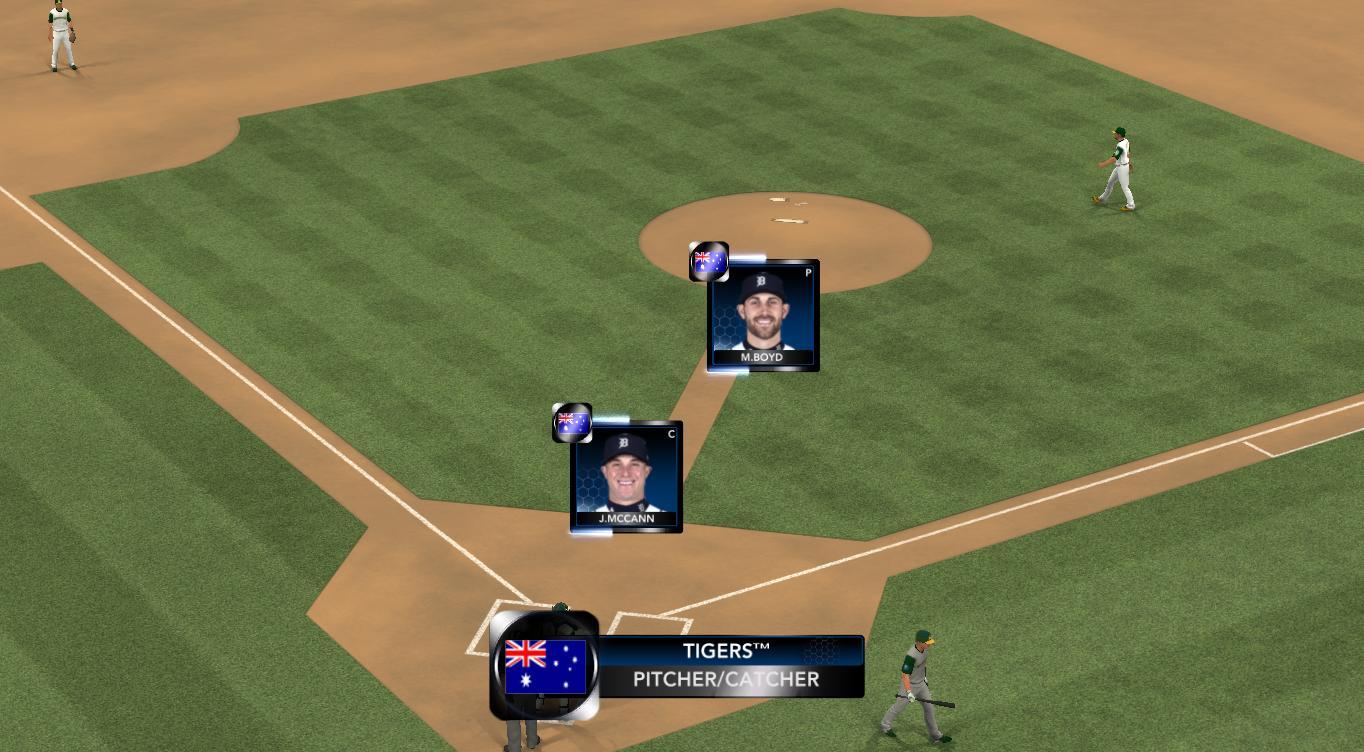This screenshot has height=752, width=1364.
Task: Select the J.McCann catcher card
Action: tap(626, 477)
